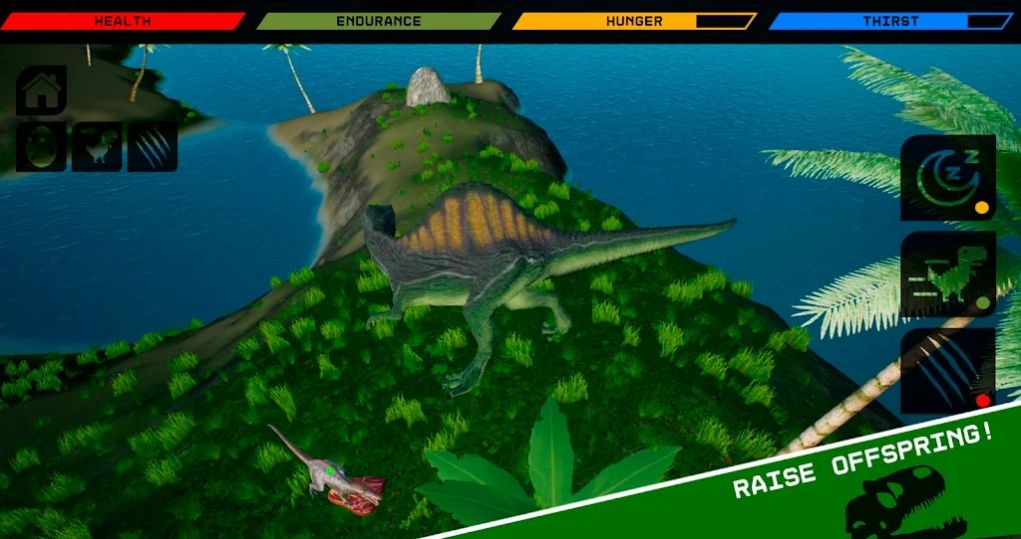
Task: Use the large claw attack button with red dot
Action: pos(947,371)
